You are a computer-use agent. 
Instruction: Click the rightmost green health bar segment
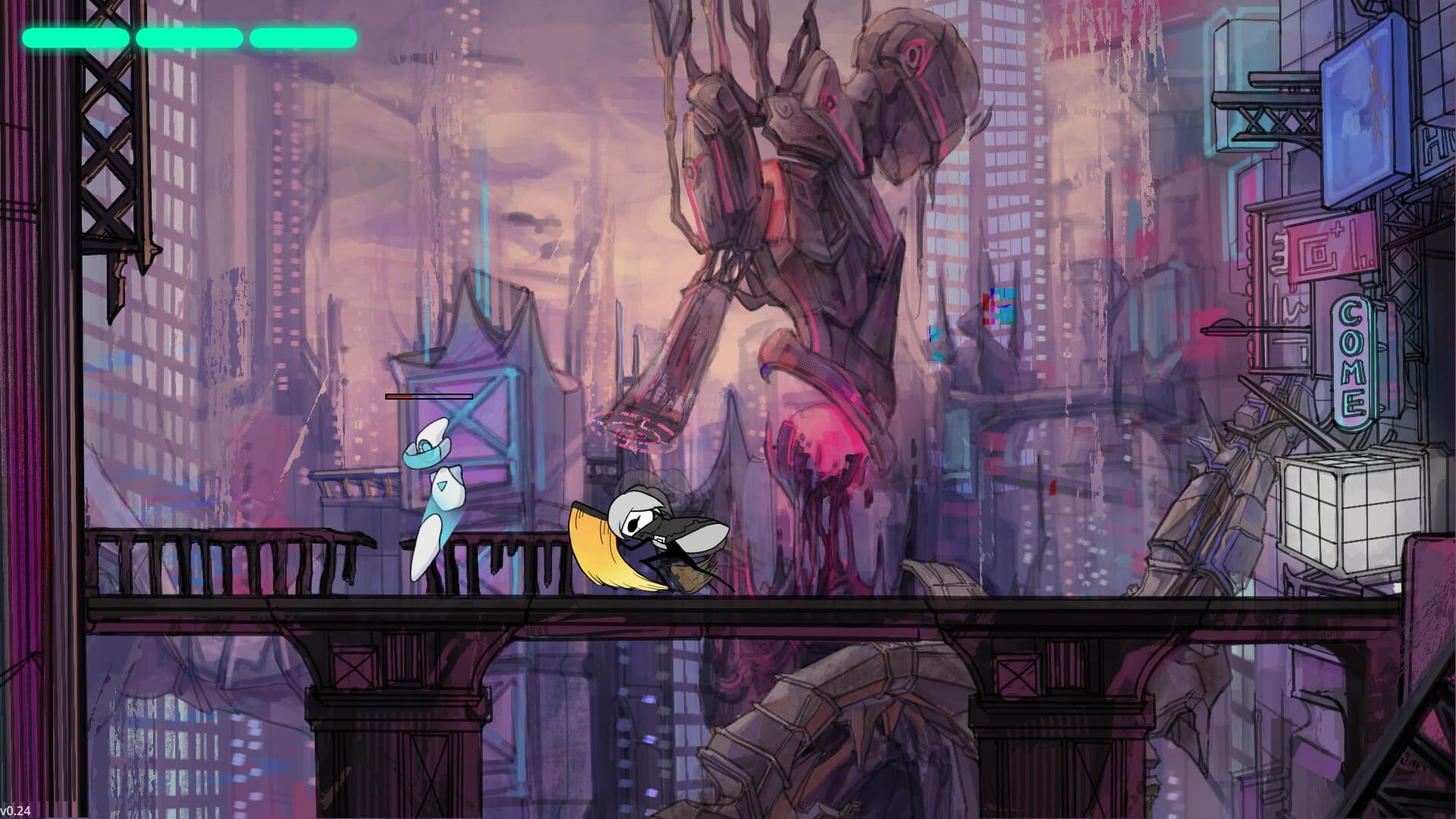302,36
